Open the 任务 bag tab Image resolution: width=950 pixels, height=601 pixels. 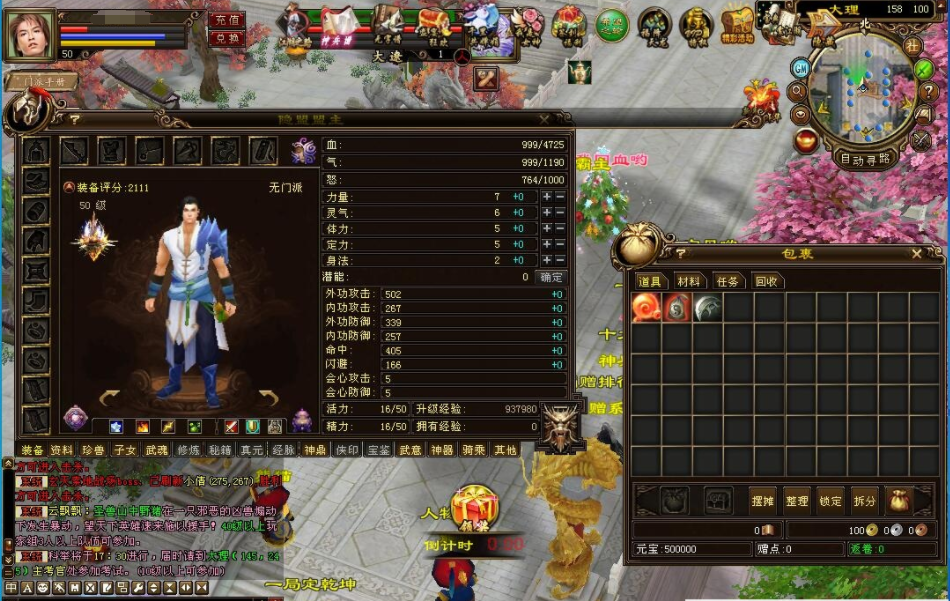[727, 282]
